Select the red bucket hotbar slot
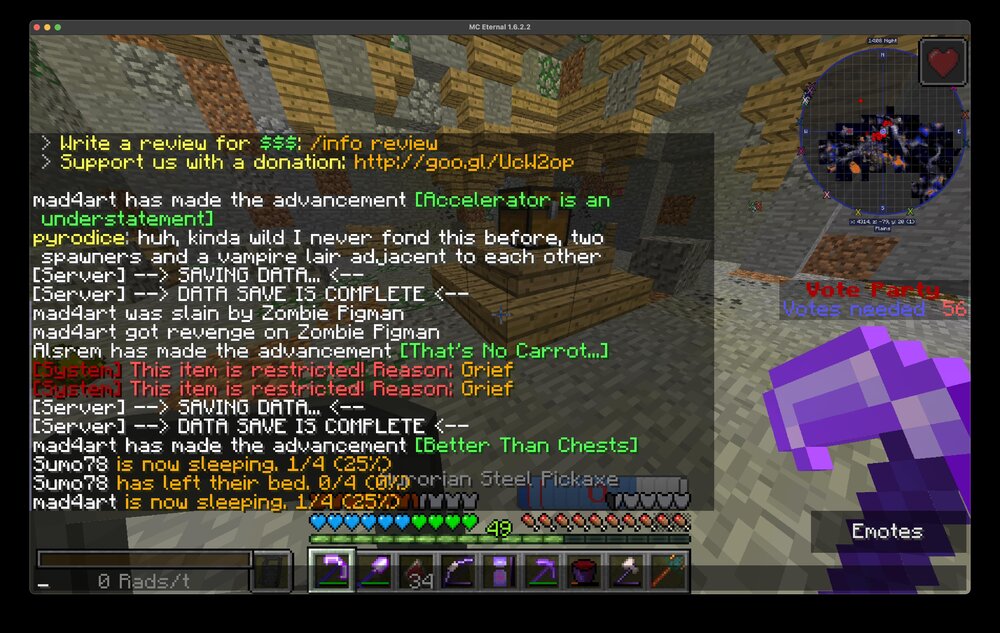Image resolution: width=1000 pixels, height=633 pixels. pos(583,572)
